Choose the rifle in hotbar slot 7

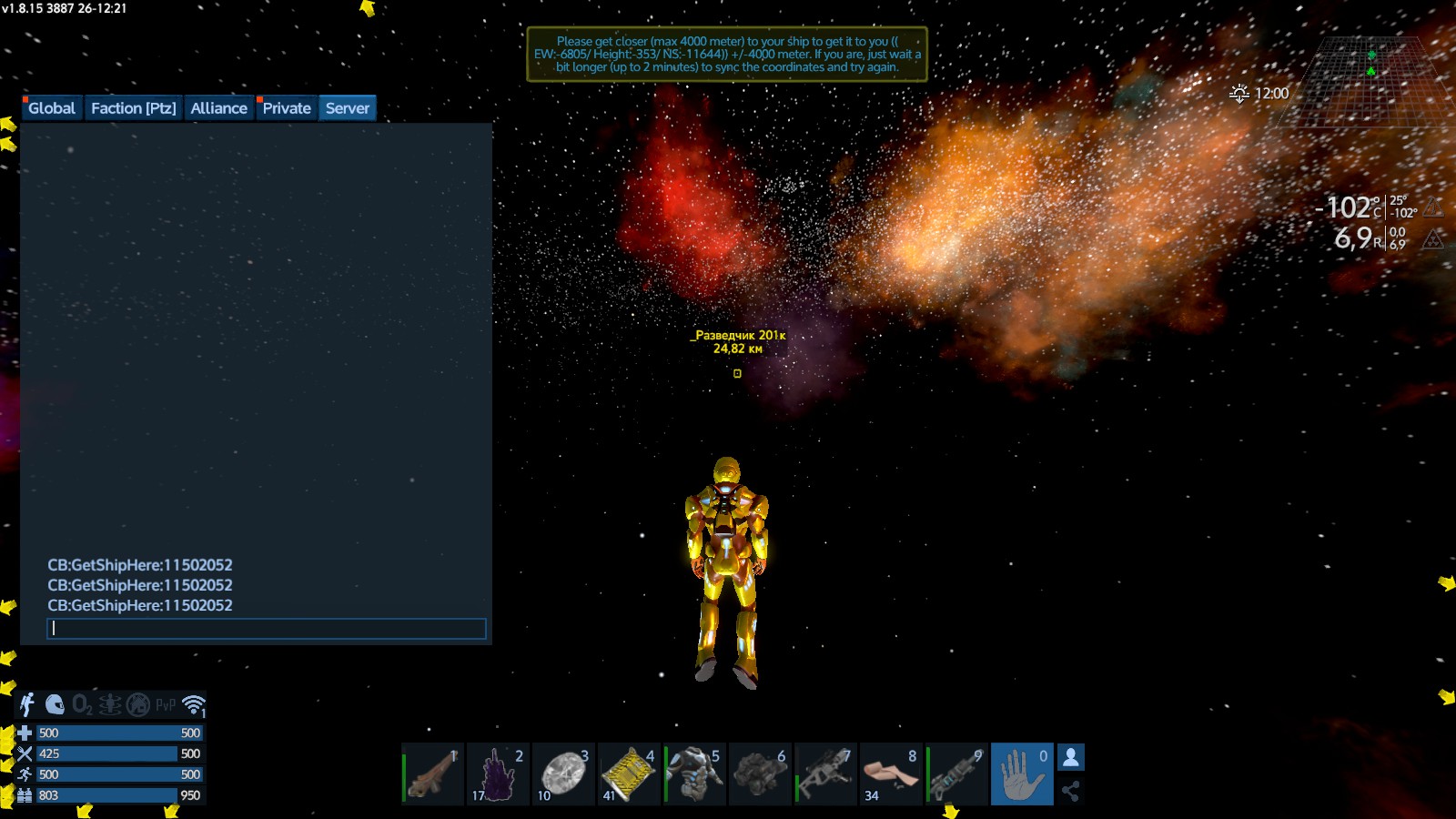click(825, 774)
